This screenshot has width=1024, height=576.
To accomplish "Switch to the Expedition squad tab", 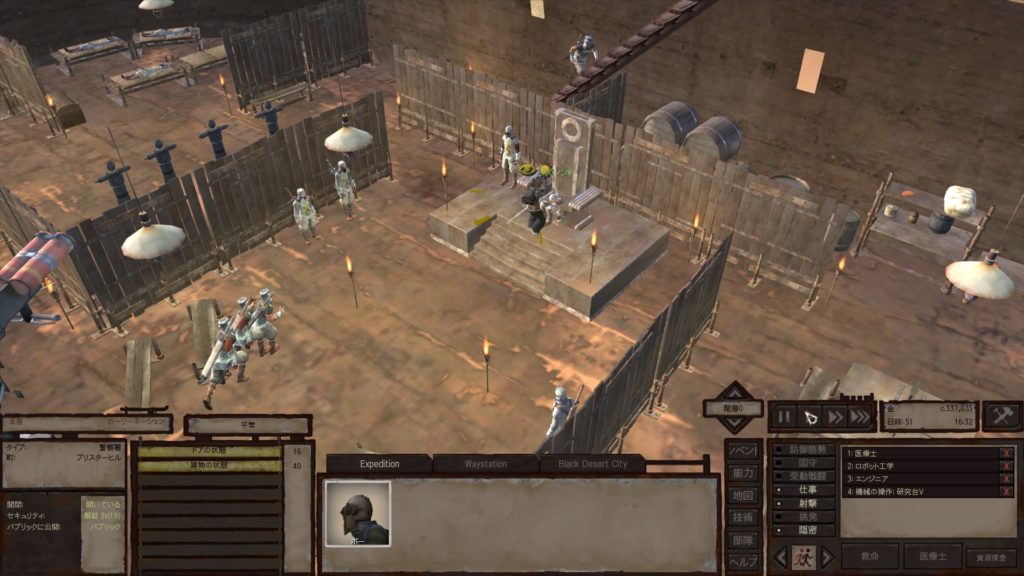I will (x=379, y=464).
